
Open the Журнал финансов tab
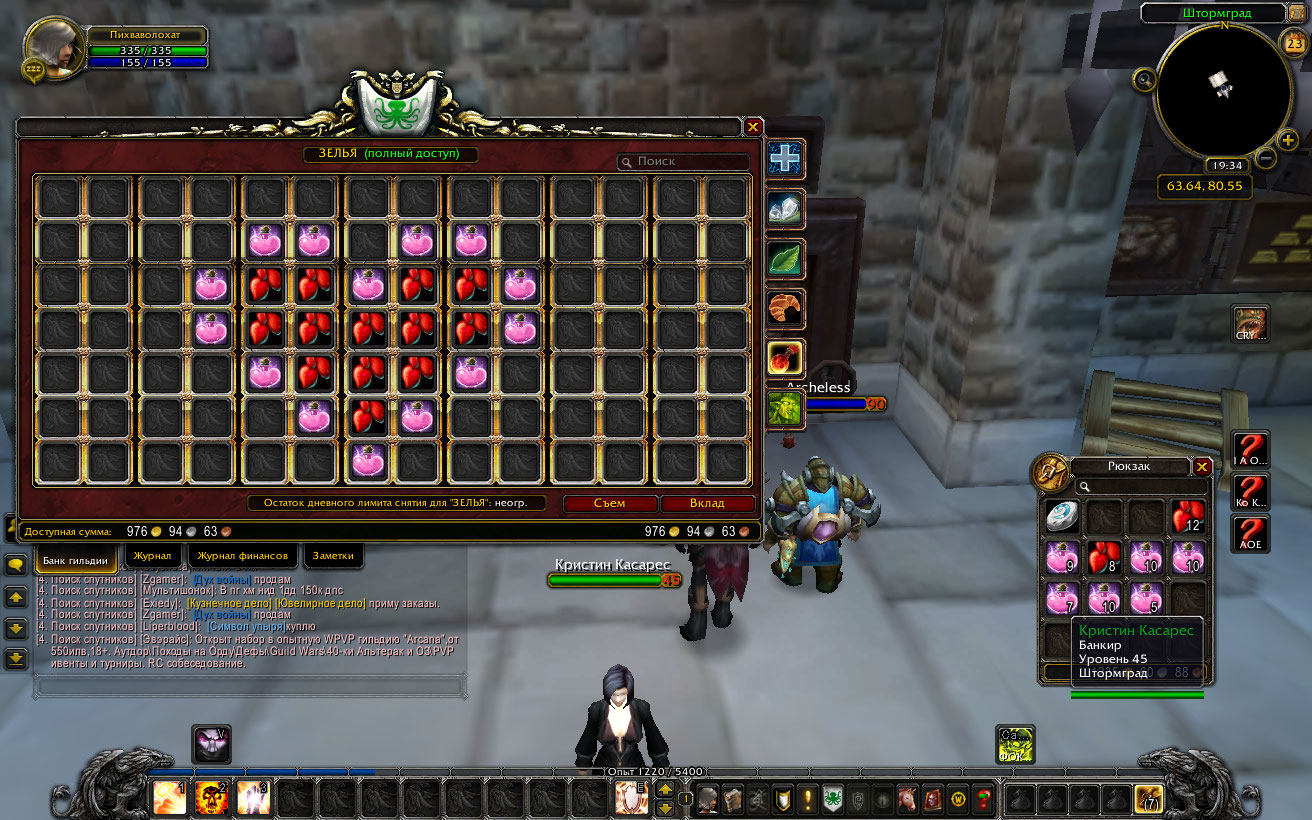point(243,556)
